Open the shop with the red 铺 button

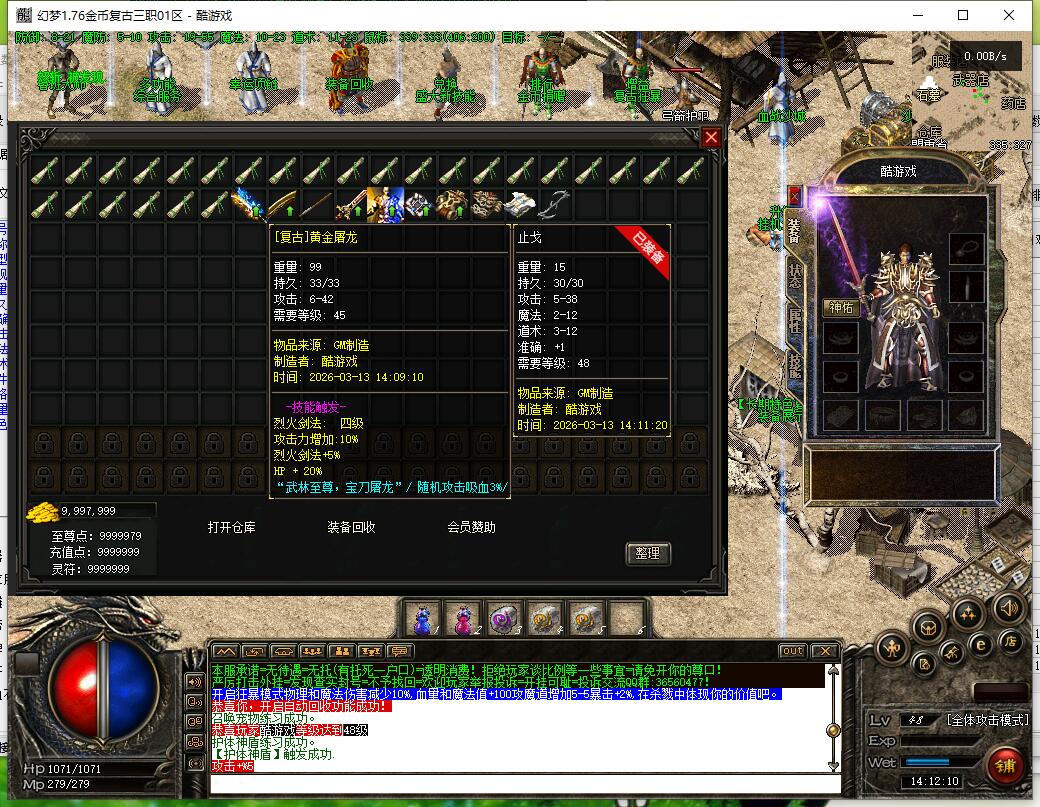[1003, 765]
